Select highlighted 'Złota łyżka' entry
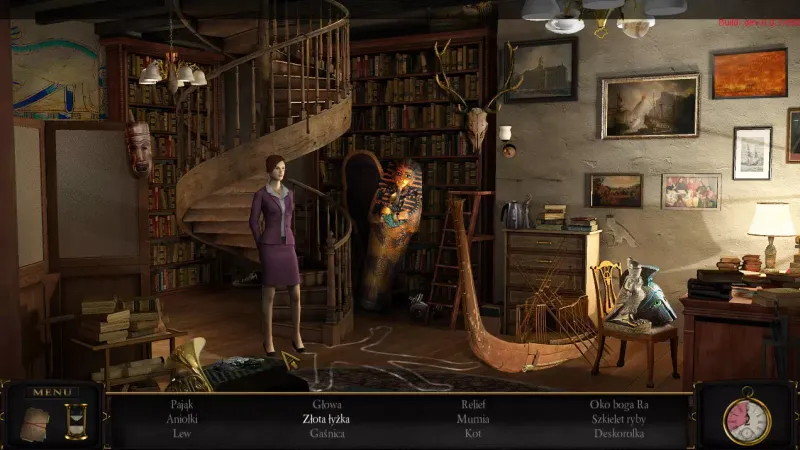Image resolution: width=800 pixels, height=450 pixels. [327, 419]
